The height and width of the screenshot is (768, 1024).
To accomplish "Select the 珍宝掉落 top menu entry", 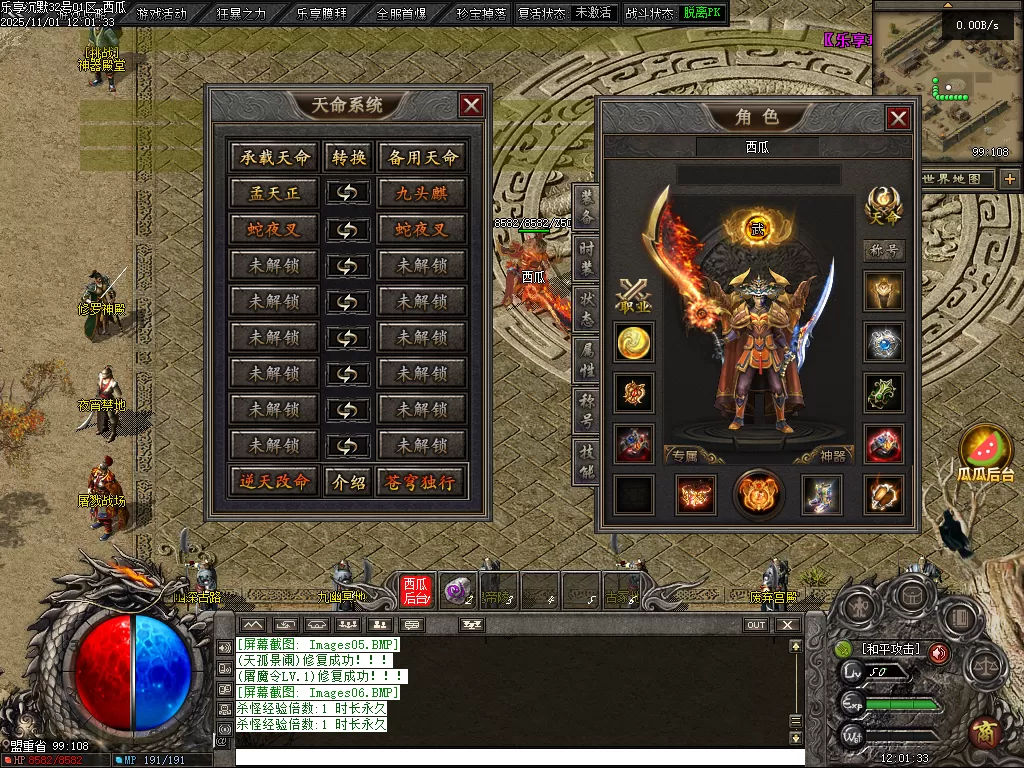I will tap(481, 13).
